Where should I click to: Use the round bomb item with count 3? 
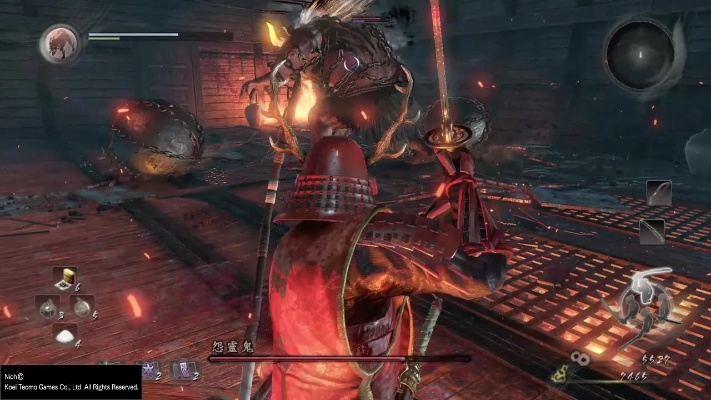[x=48, y=307]
